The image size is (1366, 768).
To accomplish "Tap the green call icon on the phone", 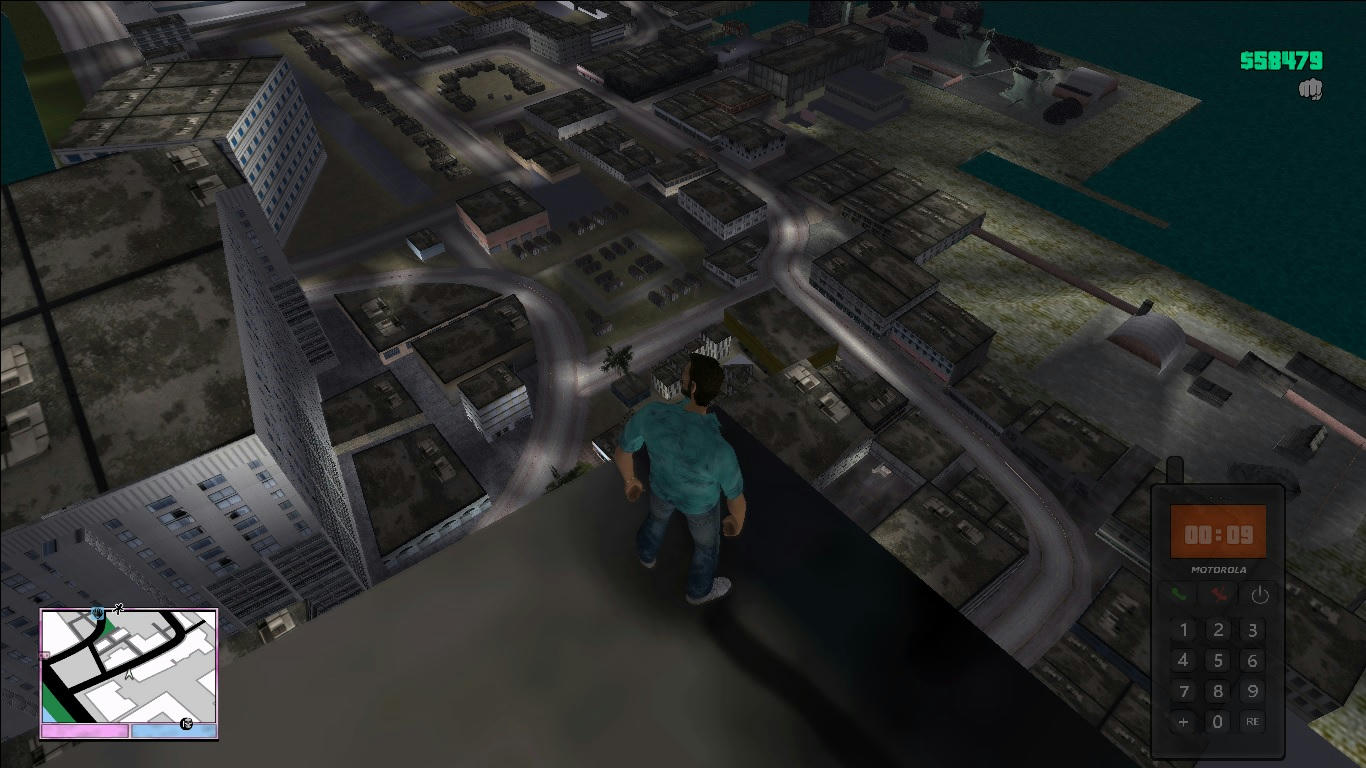I will click(1178, 593).
